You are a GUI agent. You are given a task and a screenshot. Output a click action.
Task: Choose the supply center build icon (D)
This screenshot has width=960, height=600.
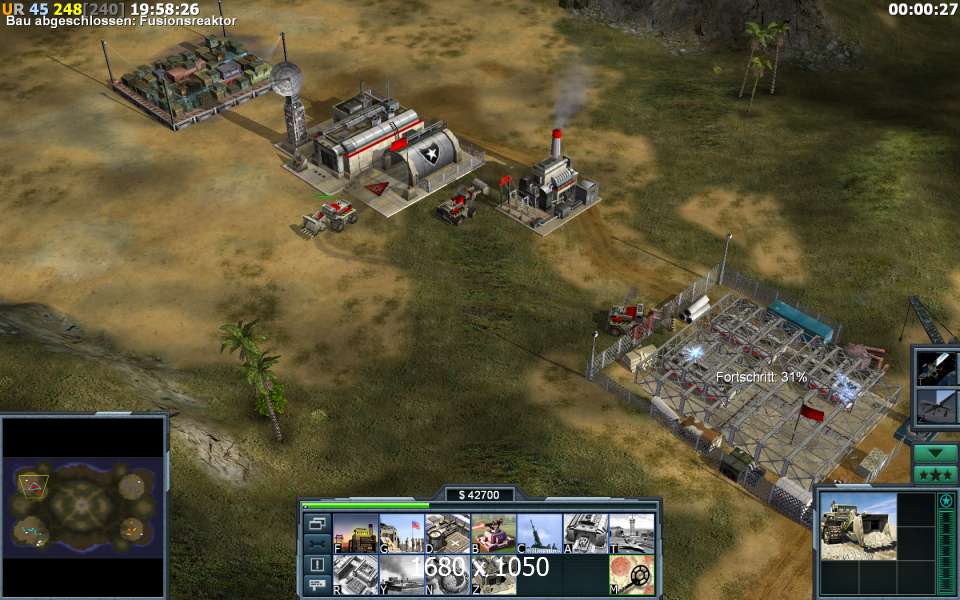tap(447, 533)
